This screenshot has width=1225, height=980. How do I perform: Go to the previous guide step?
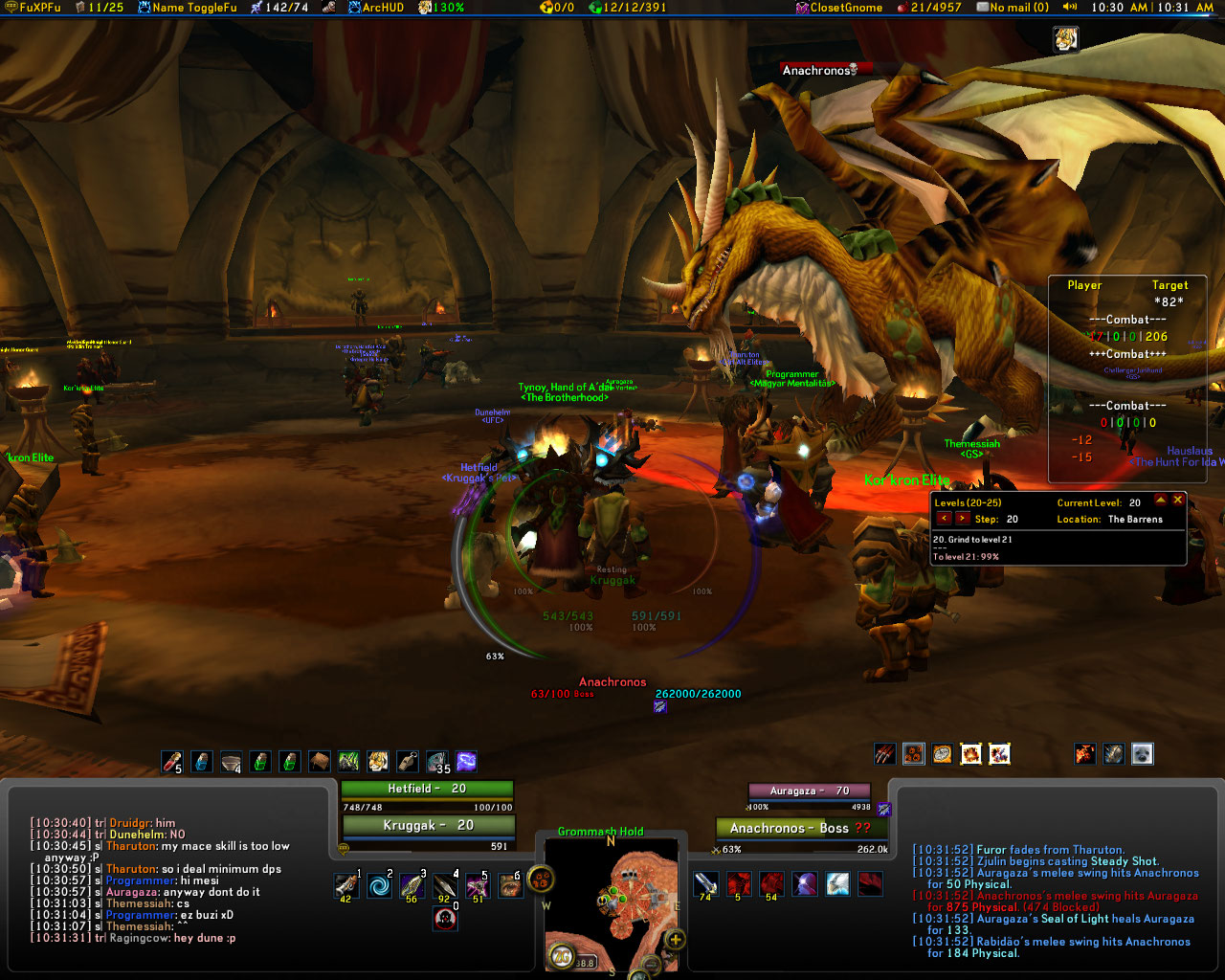pyautogui.click(x=944, y=519)
